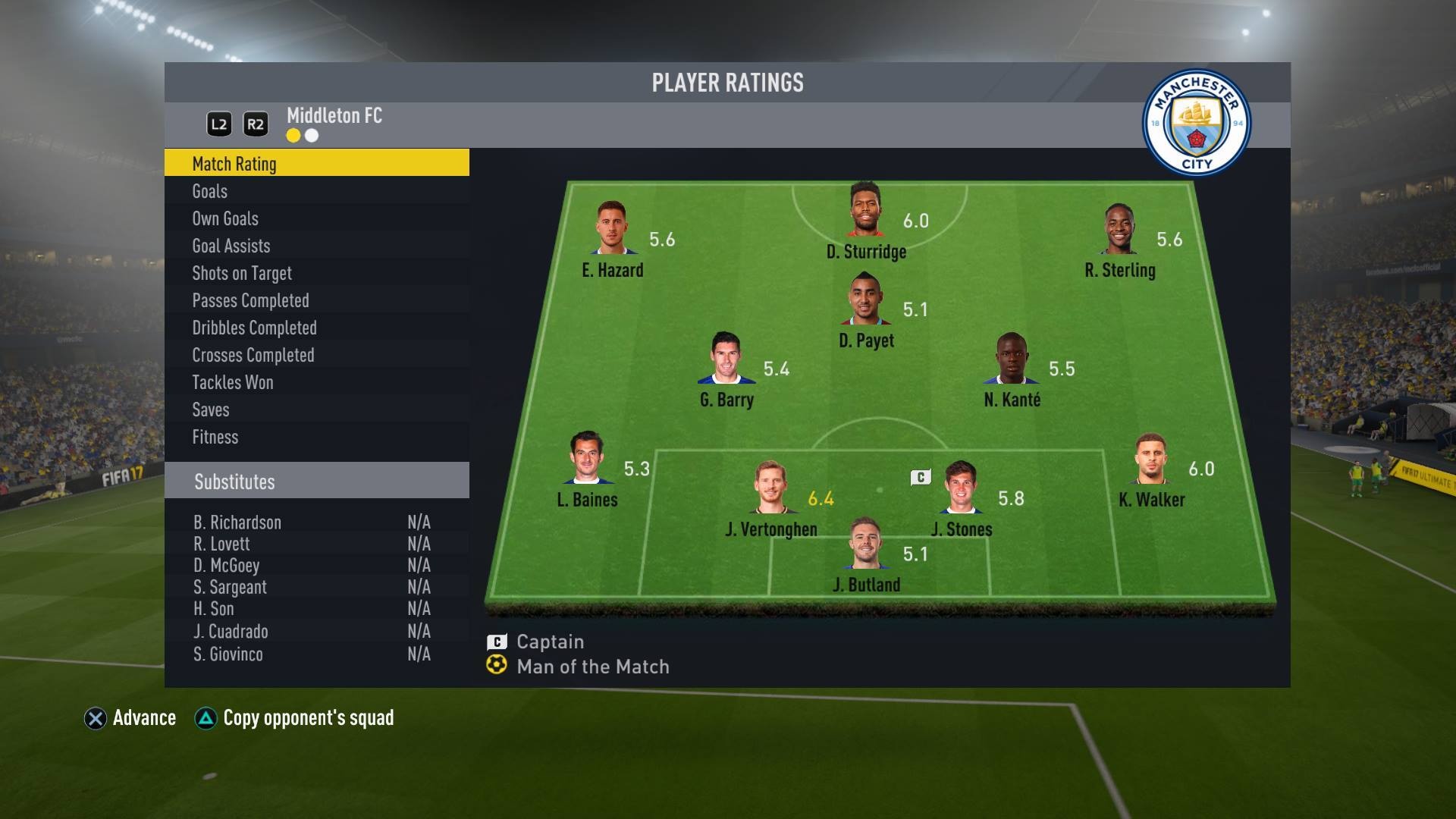Click E. Hazard's player portrait
Screen dimensions: 1456x819
tap(612, 227)
